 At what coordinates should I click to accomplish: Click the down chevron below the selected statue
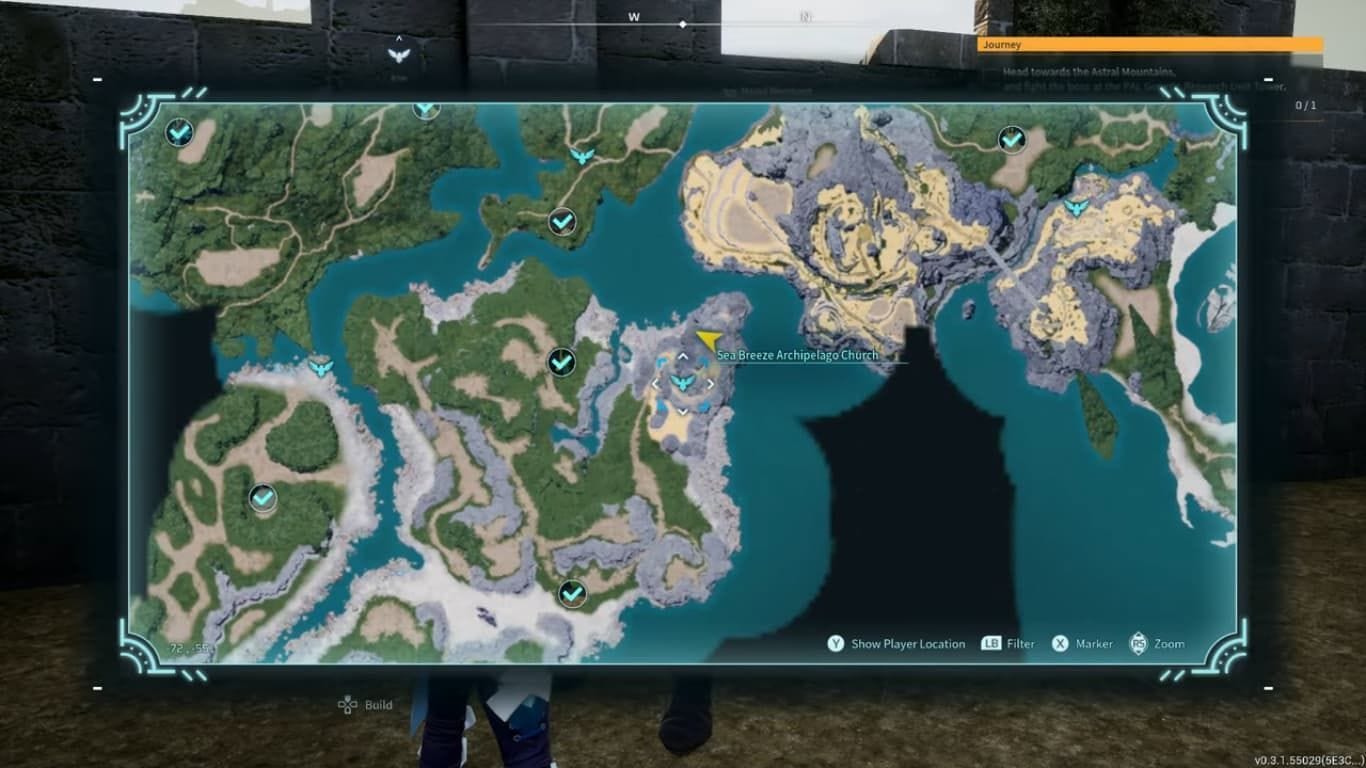[x=683, y=409]
